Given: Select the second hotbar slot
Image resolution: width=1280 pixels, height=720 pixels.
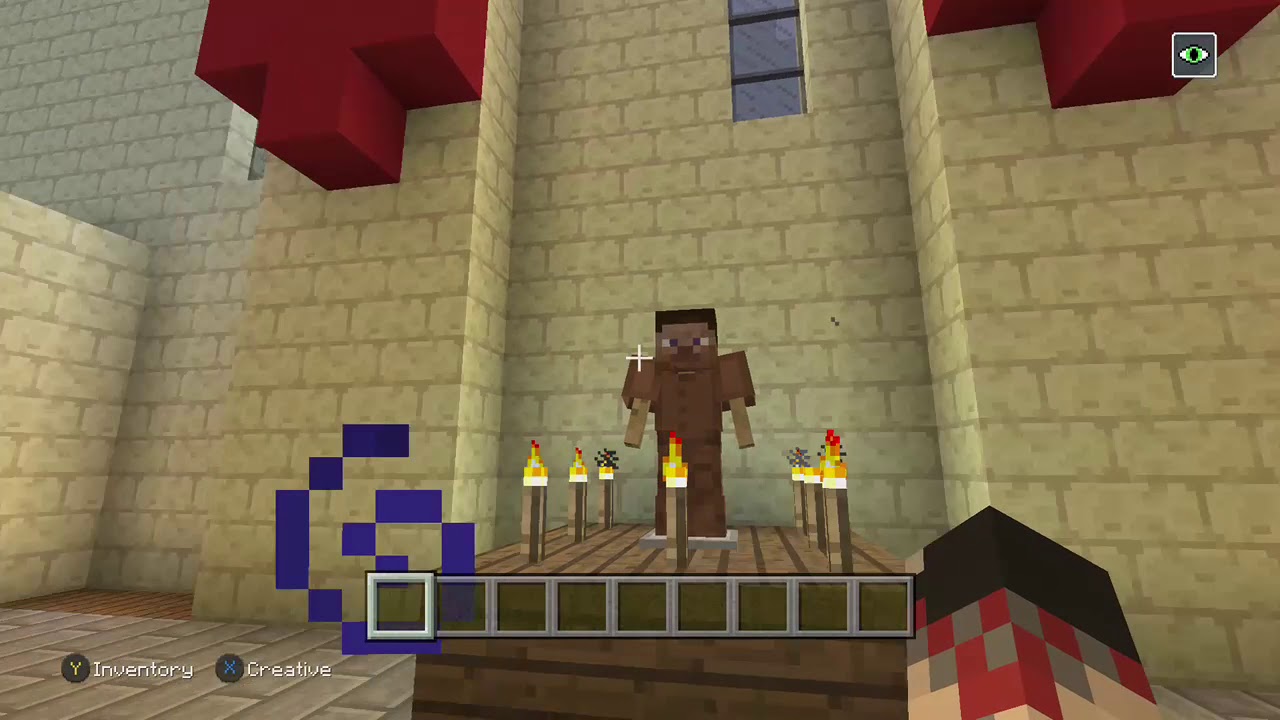Looking at the screenshot, I should point(462,605).
